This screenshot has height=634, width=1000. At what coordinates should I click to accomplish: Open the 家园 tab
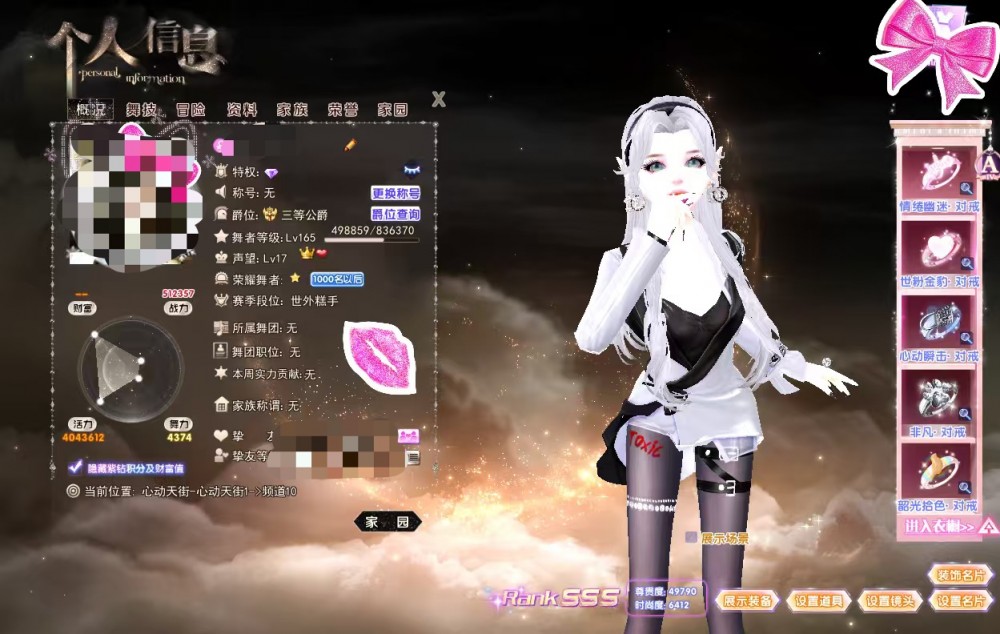[x=392, y=110]
